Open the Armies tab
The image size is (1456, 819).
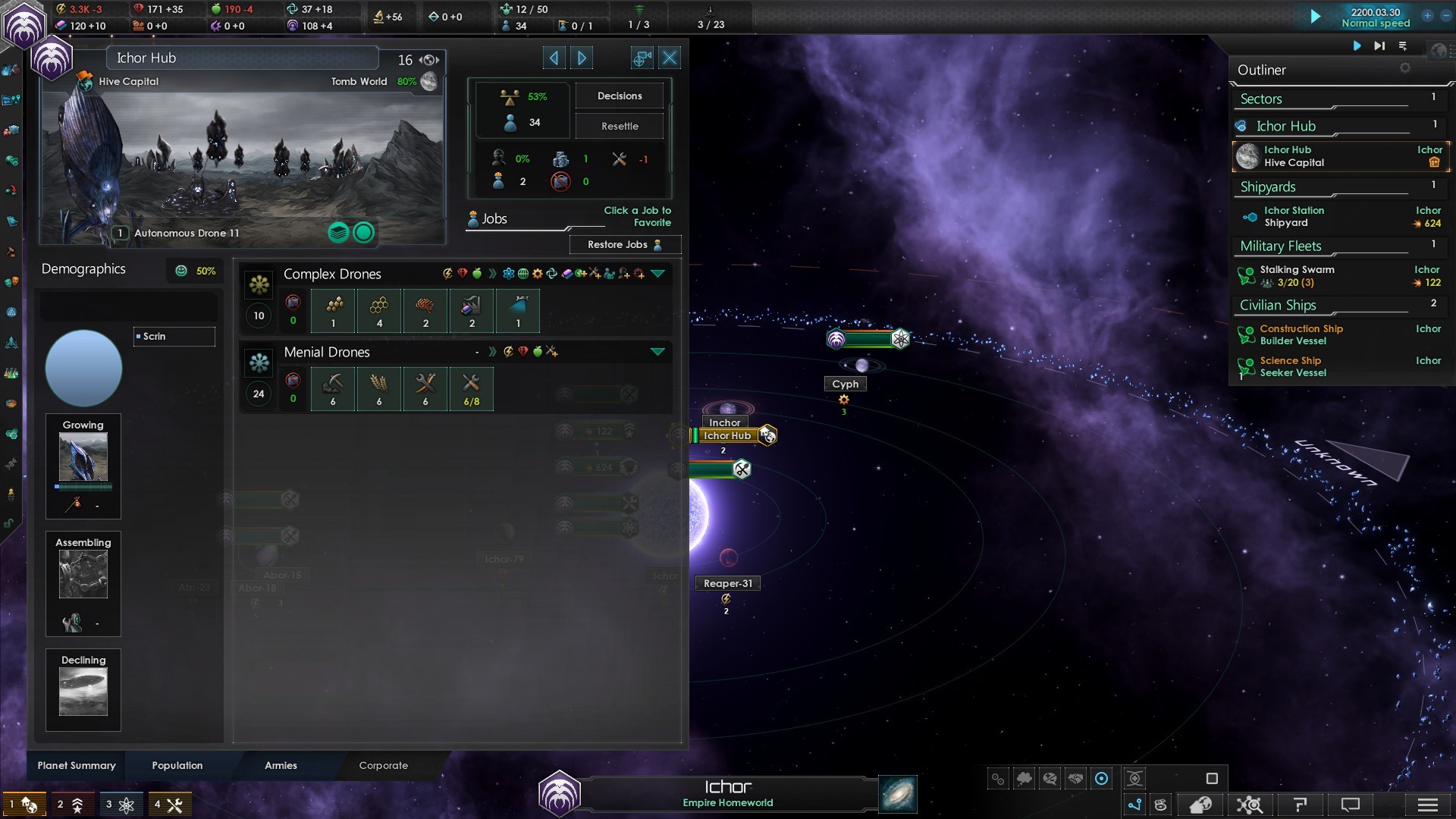281,765
